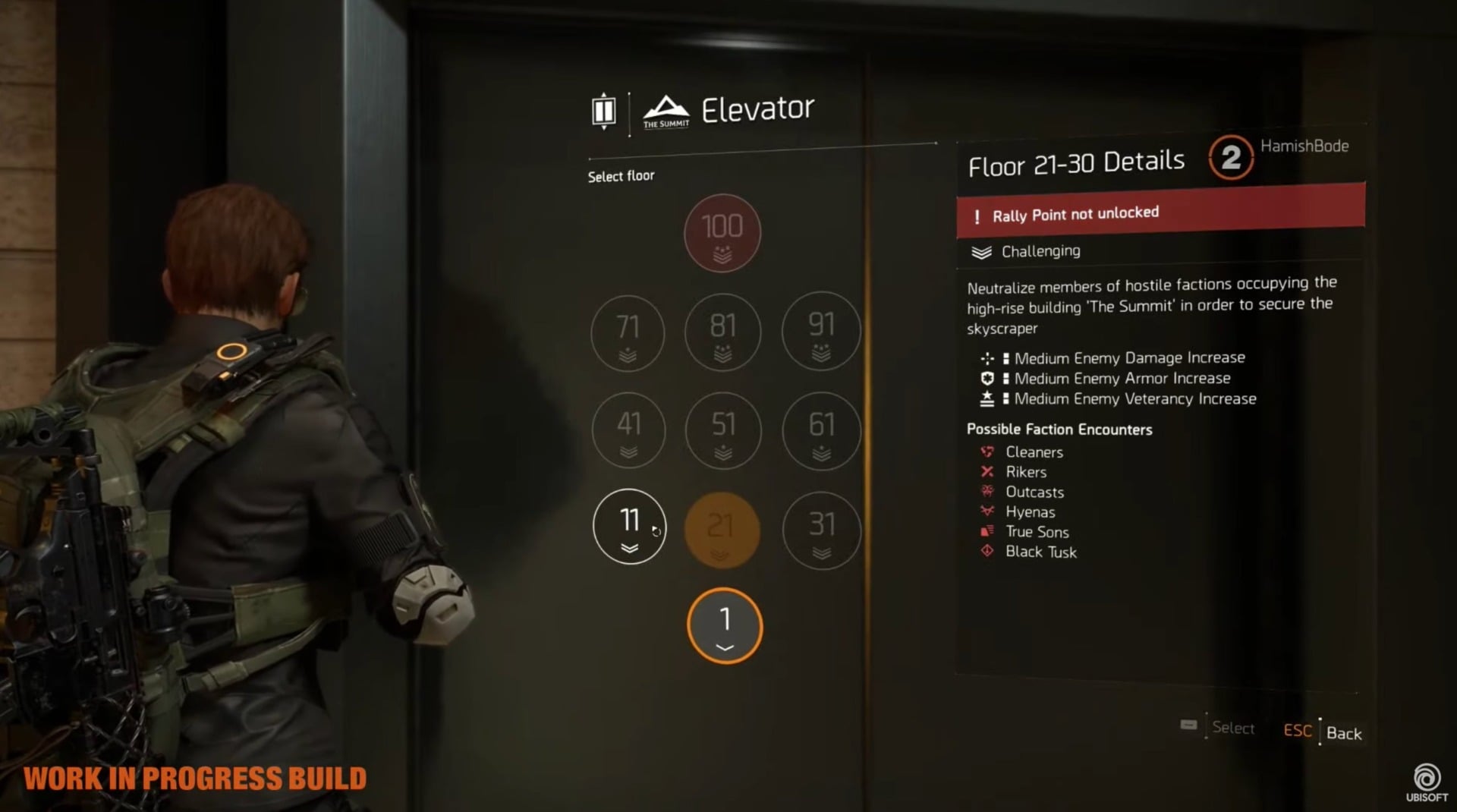Image resolution: width=1457 pixels, height=812 pixels.
Task: Click the Rikers faction icon
Action: click(x=986, y=471)
